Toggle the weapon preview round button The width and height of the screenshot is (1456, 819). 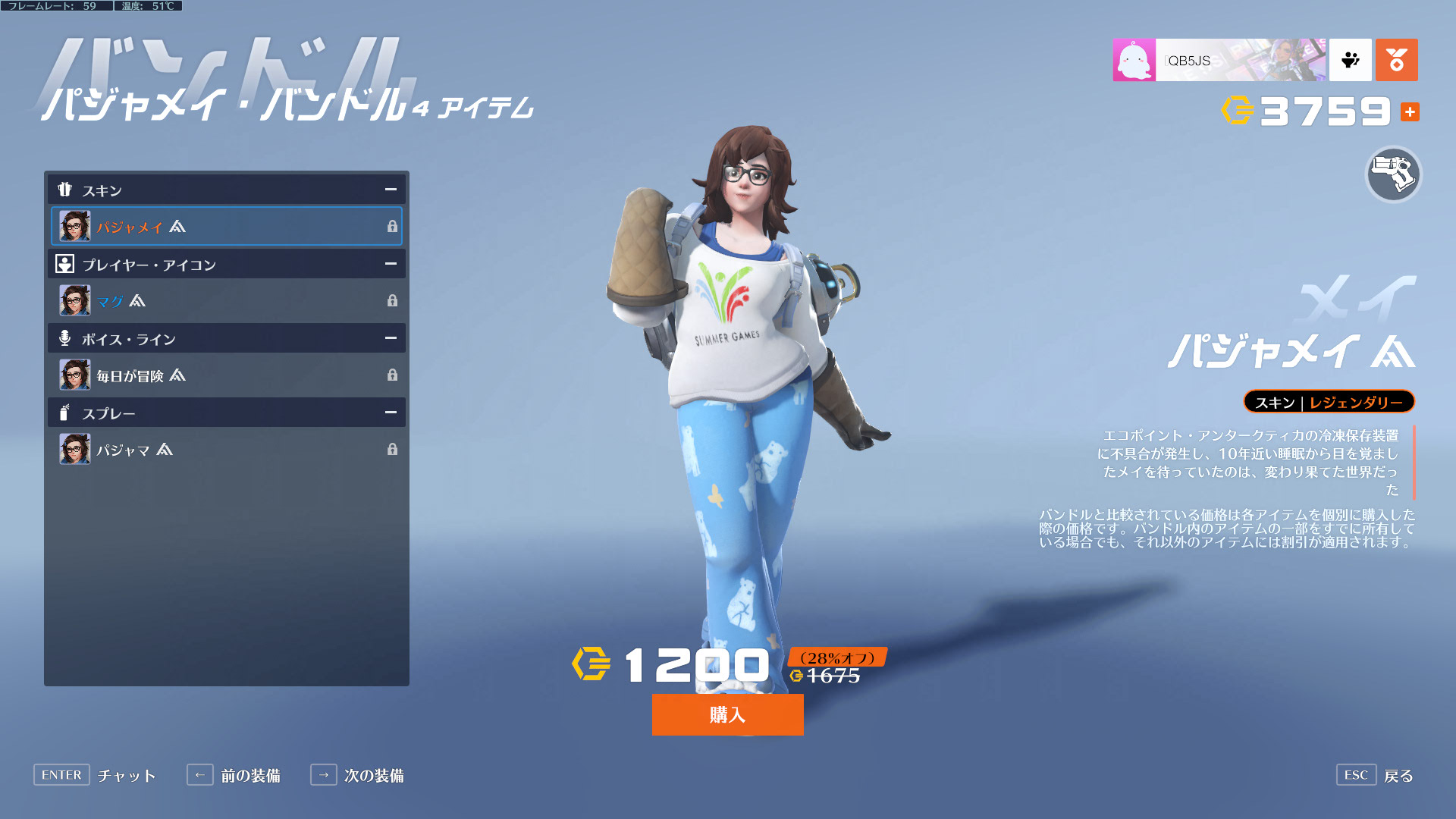1393,175
